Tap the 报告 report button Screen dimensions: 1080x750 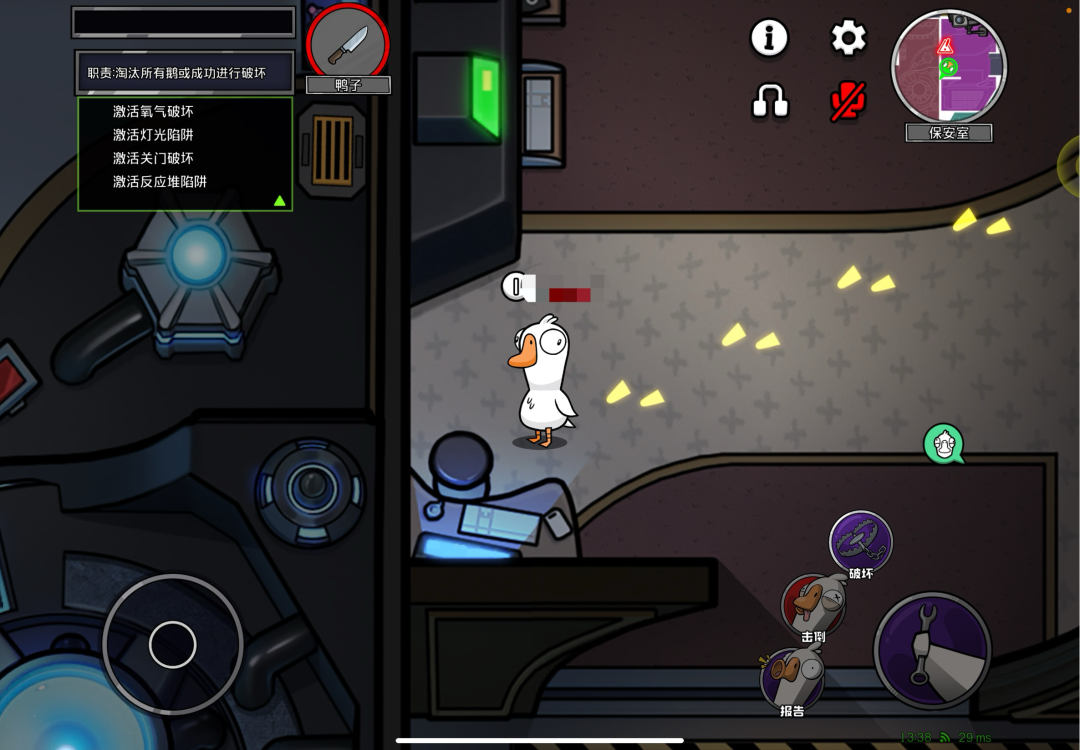(x=792, y=678)
